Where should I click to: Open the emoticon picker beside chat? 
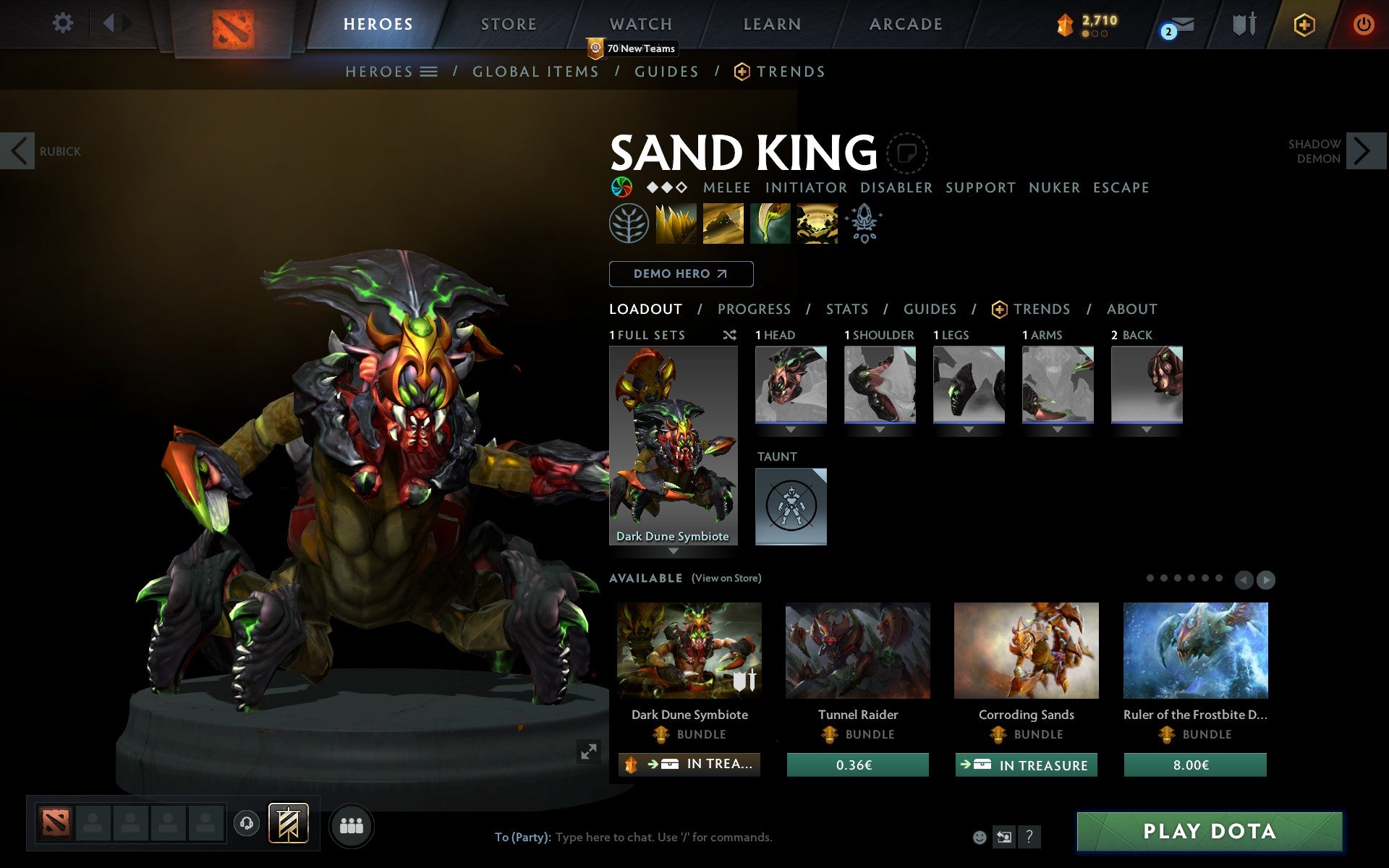(x=981, y=837)
